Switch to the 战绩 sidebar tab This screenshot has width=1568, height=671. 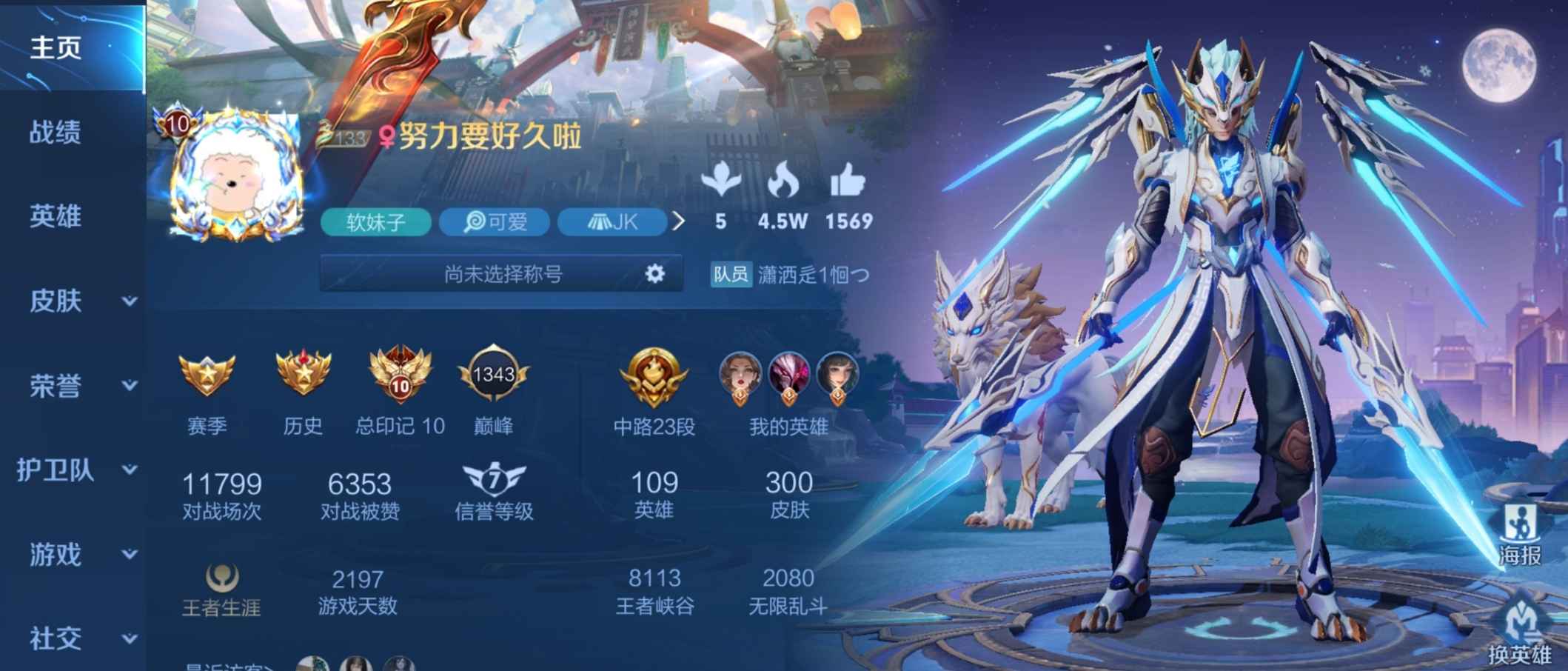tap(55, 133)
